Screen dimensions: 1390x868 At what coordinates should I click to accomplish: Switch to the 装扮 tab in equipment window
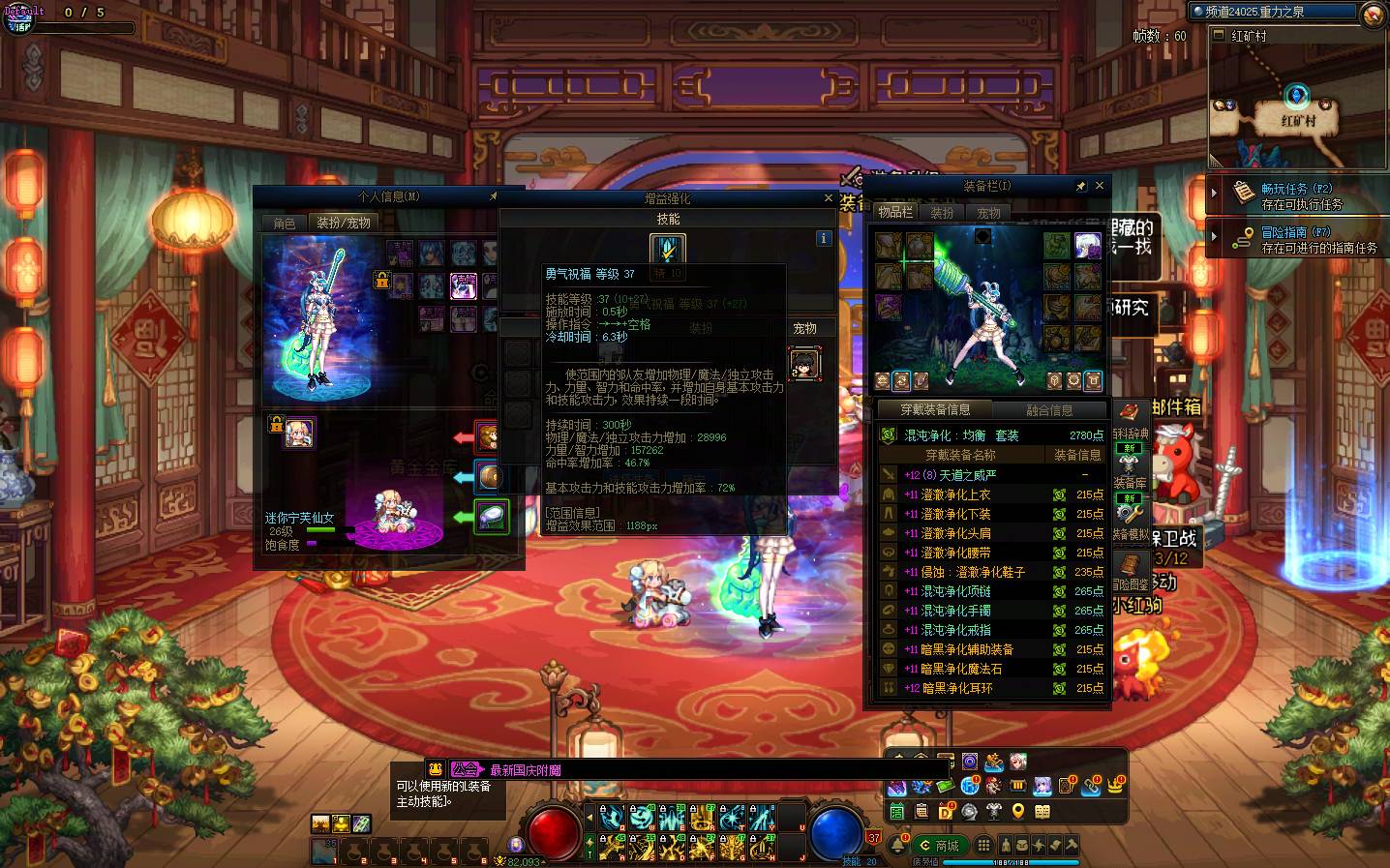pyautogui.click(x=942, y=213)
